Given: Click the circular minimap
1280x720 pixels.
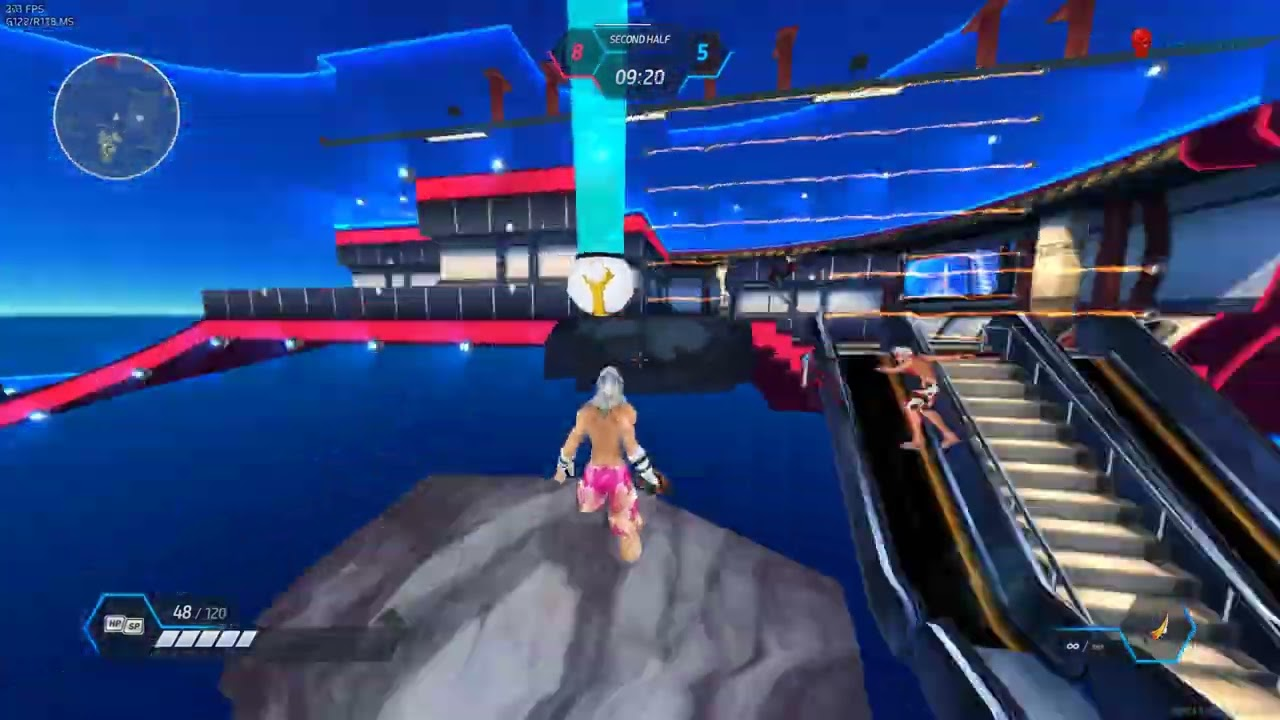Looking at the screenshot, I should pos(117,117).
